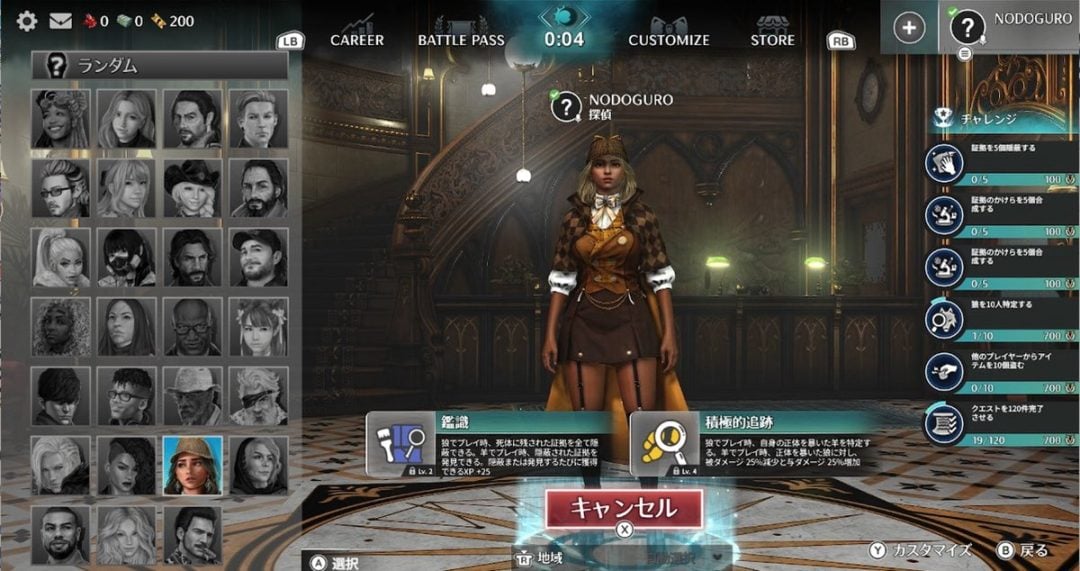The height and width of the screenshot is (571, 1080).
Task: Go to the CUSTOMIZE tab
Action: coord(669,40)
